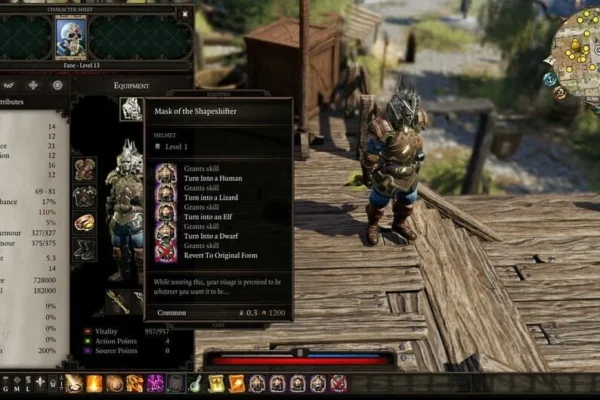Select the equipped gold ring slot
Image resolution: width=600 pixels, height=400 pixels.
(85, 222)
